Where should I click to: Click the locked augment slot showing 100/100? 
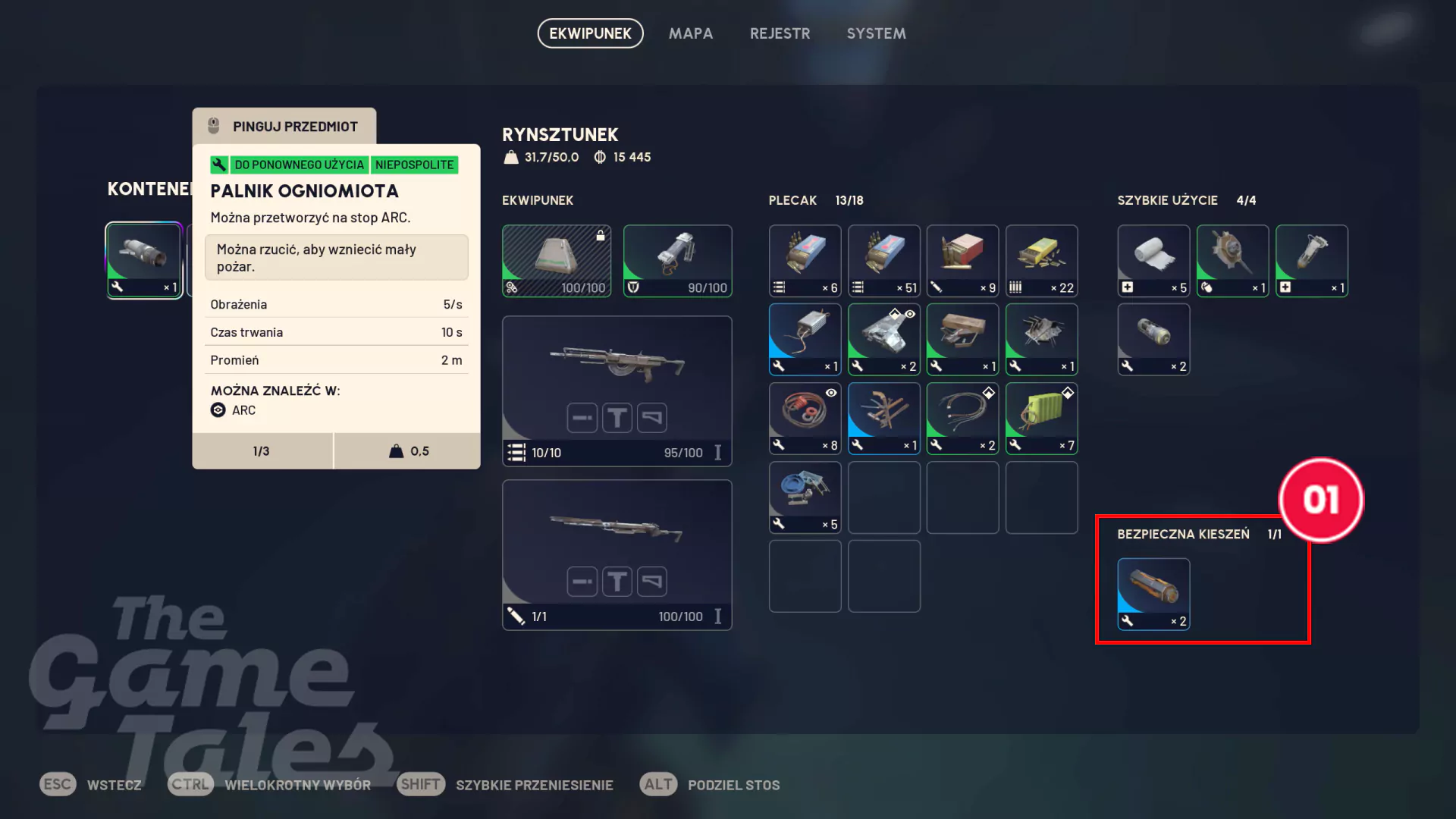(x=556, y=260)
